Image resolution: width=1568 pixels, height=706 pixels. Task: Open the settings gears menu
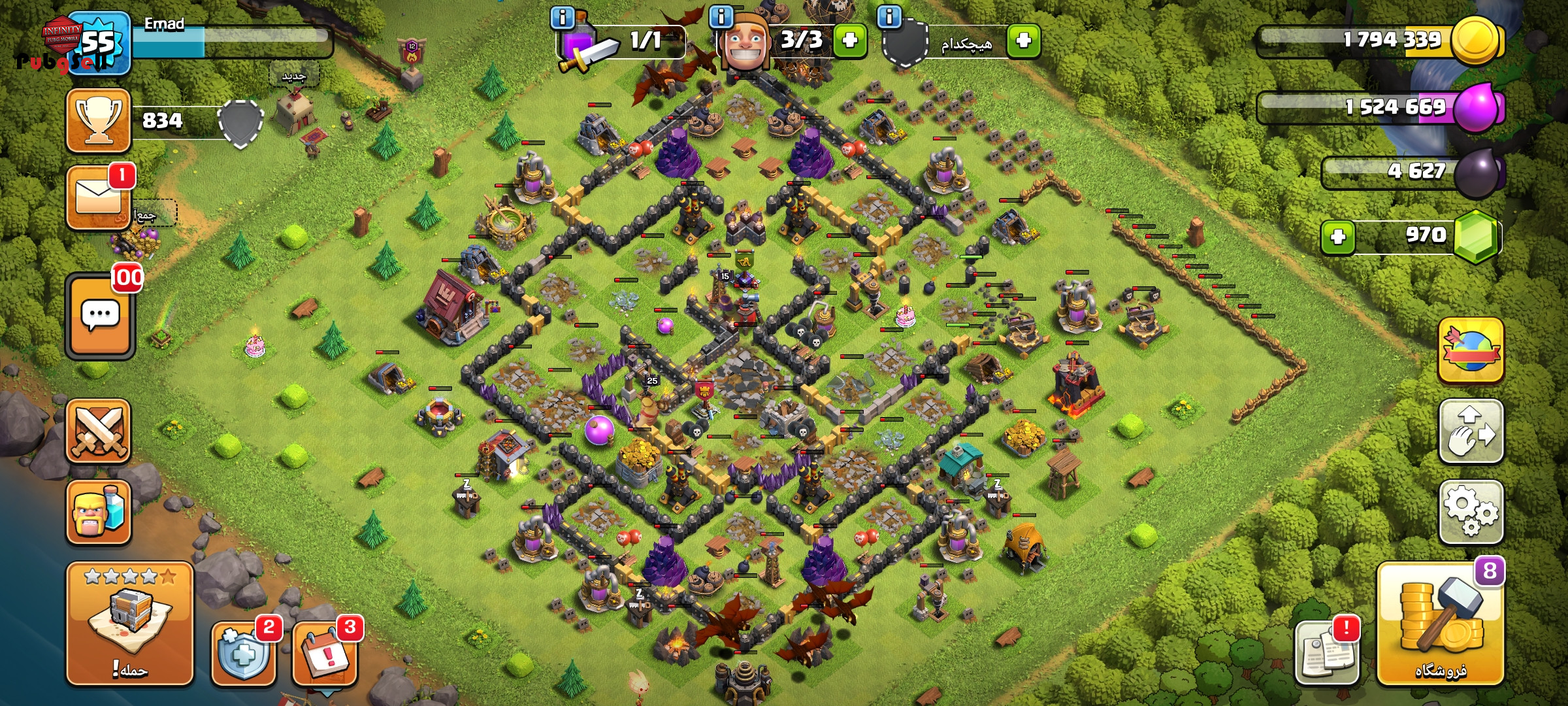pyautogui.click(x=1471, y=511)
